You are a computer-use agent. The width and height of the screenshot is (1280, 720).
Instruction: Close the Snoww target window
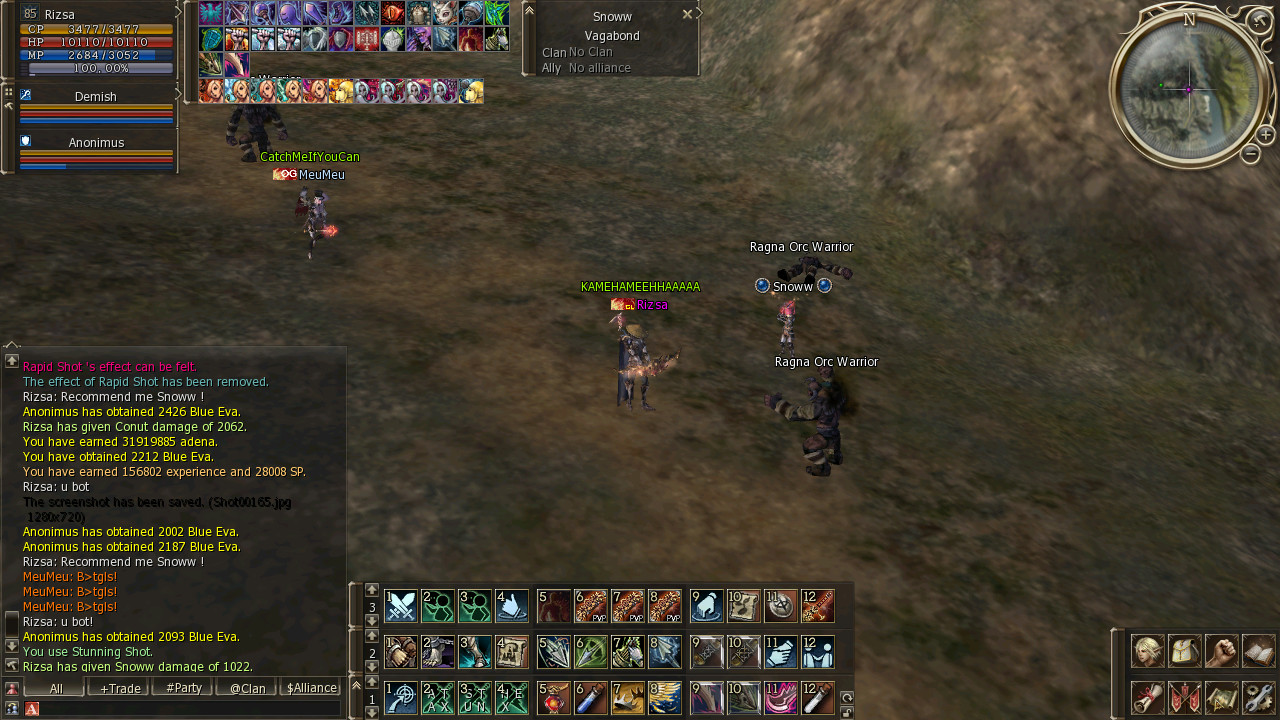click(687, 14)
